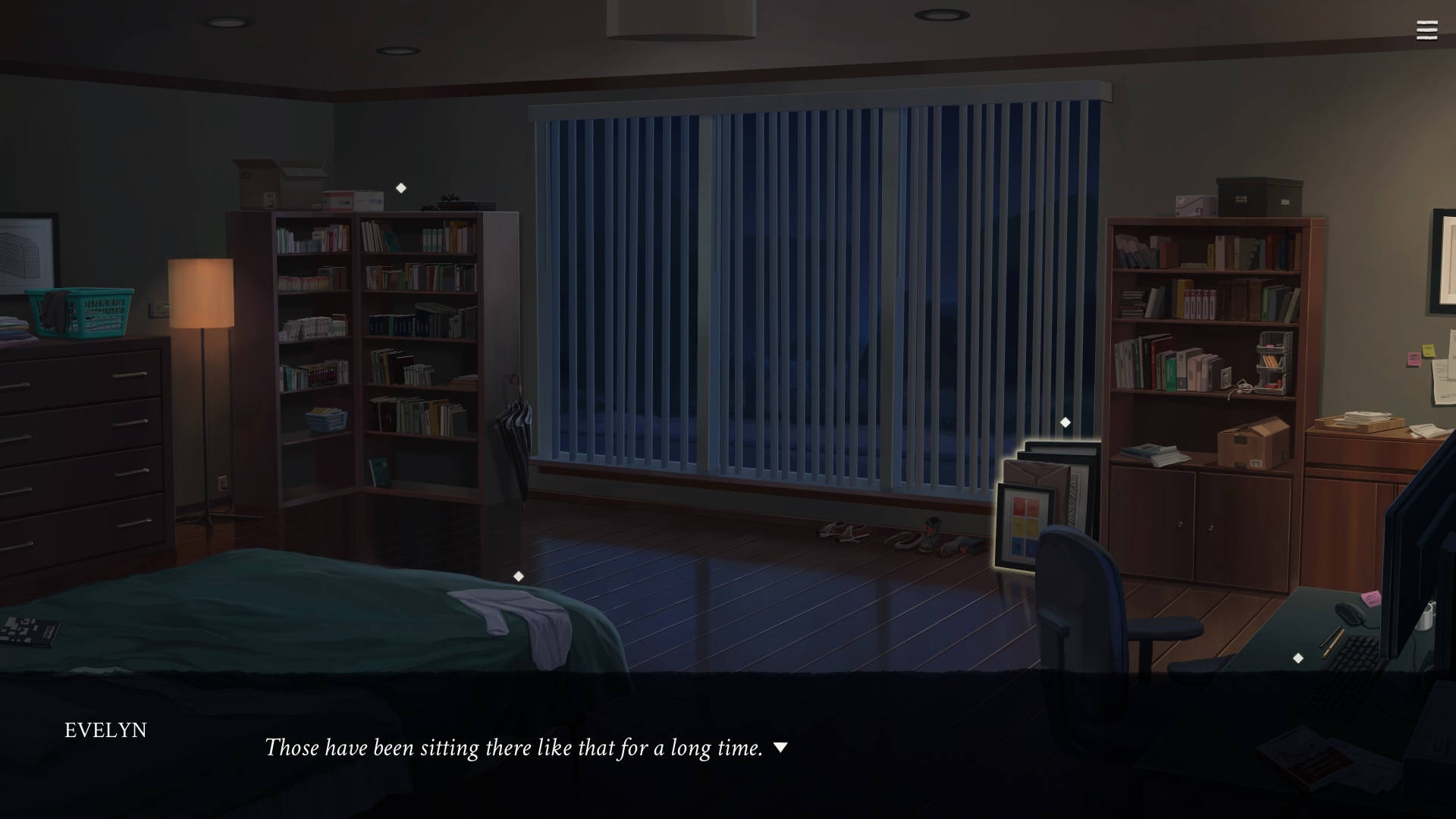Activate the diamond marker beside the desk keyboard

coord(1298,658)
